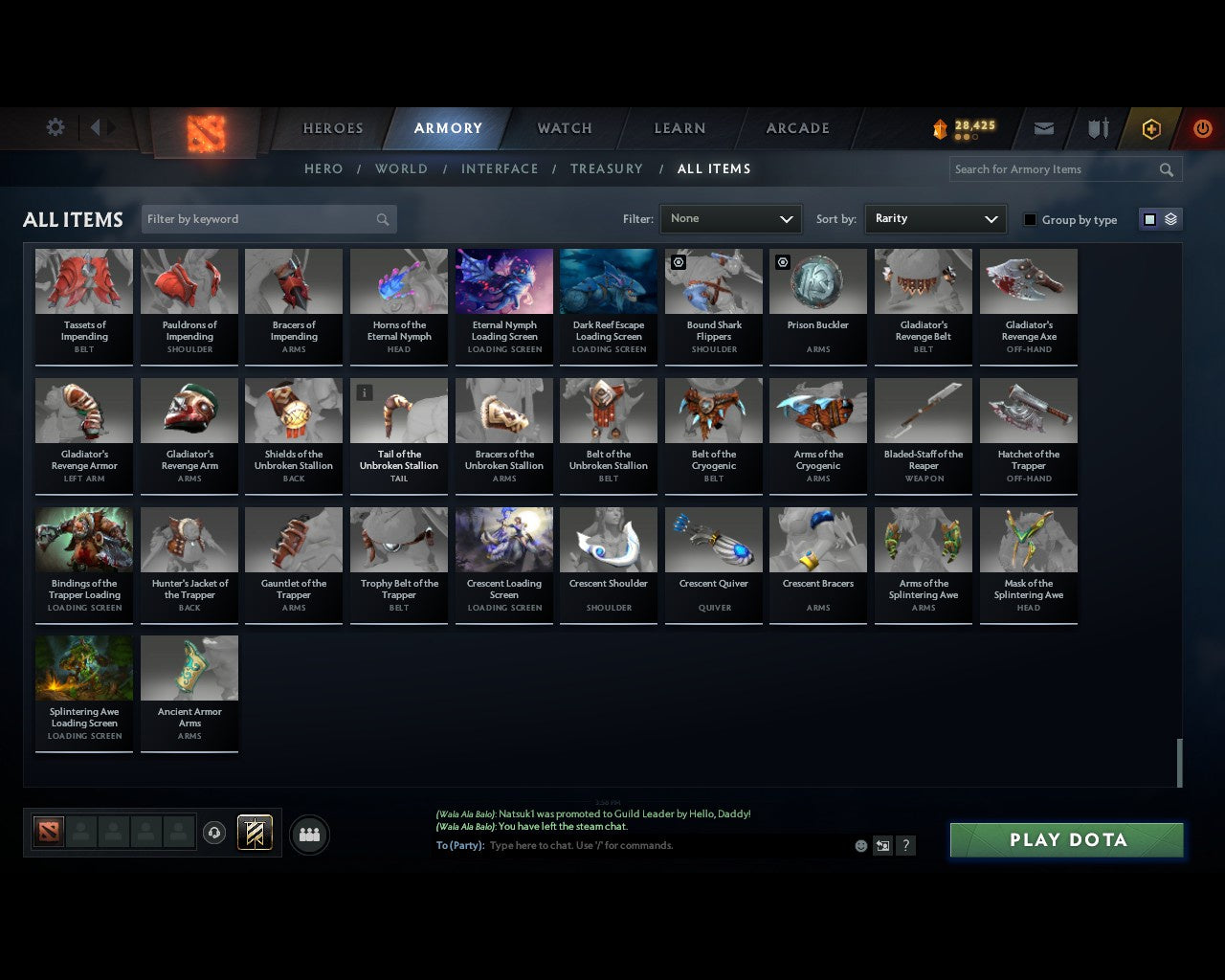Open the emoticon picker in party chat
This screenshot has height=980, width=1225.
point(860,846)
